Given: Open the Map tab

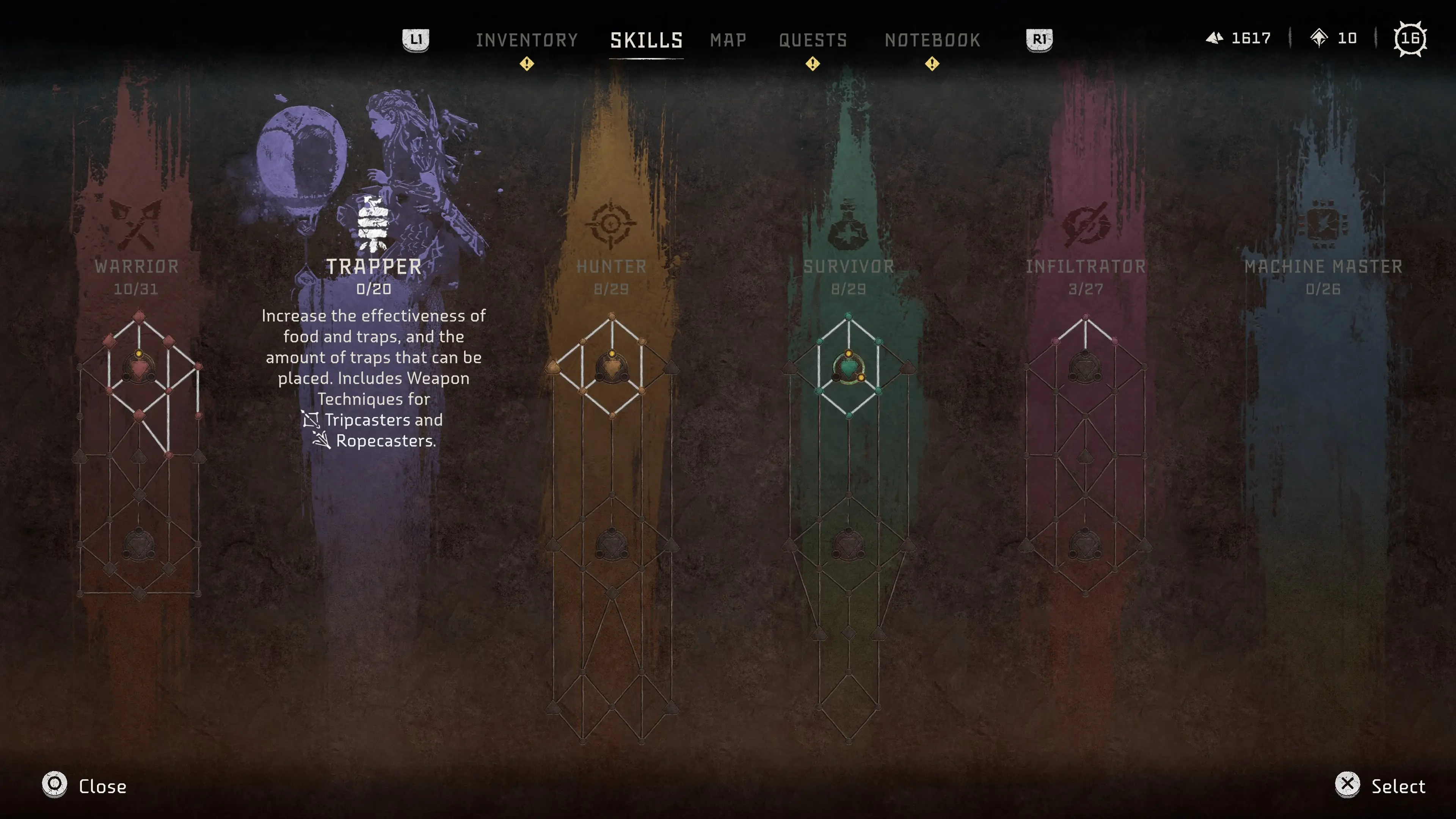Looking at the screenshot, I should pyautogui.click(x=728, y=40).
